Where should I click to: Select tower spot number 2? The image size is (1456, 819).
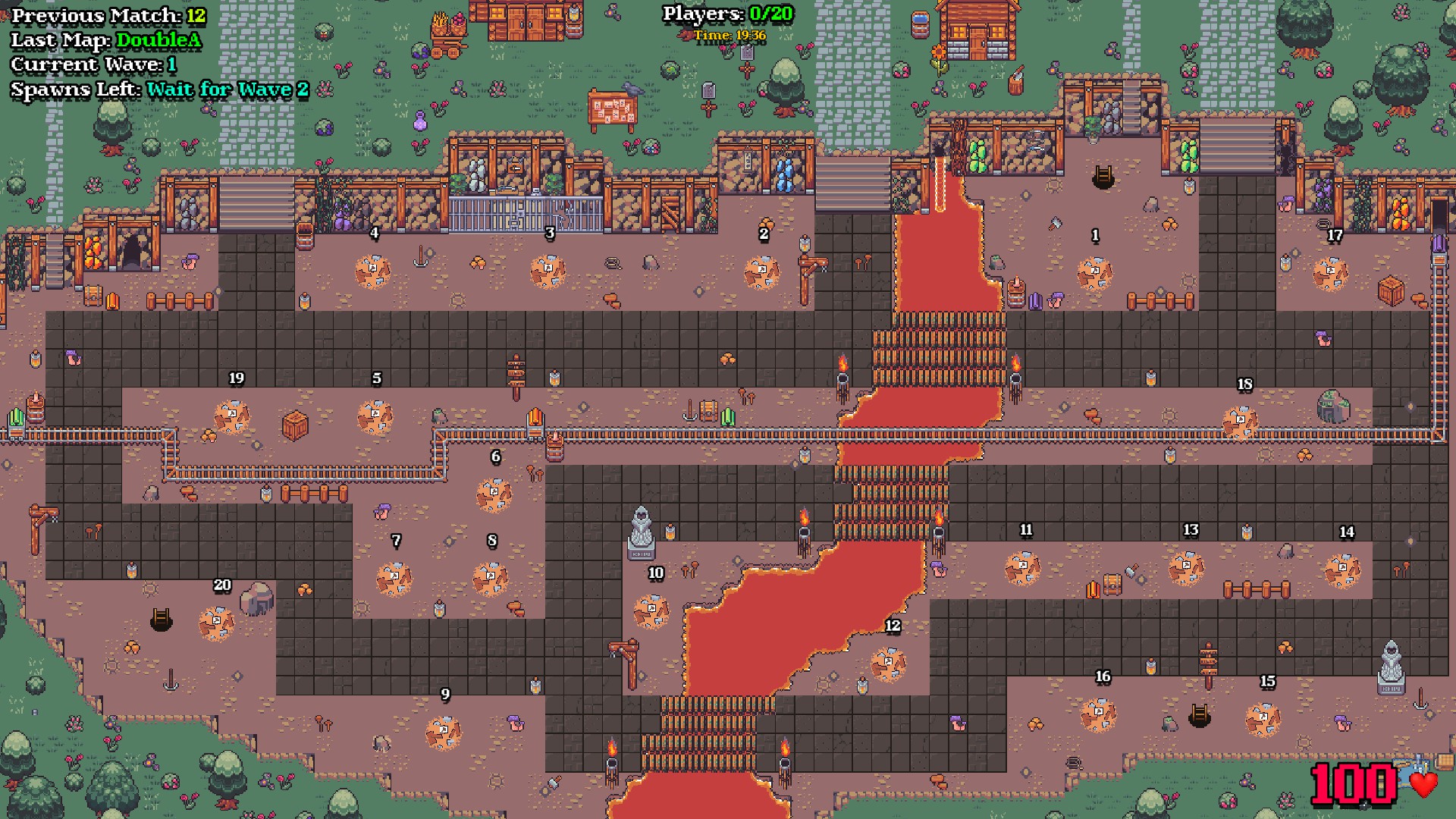point(761,273)
